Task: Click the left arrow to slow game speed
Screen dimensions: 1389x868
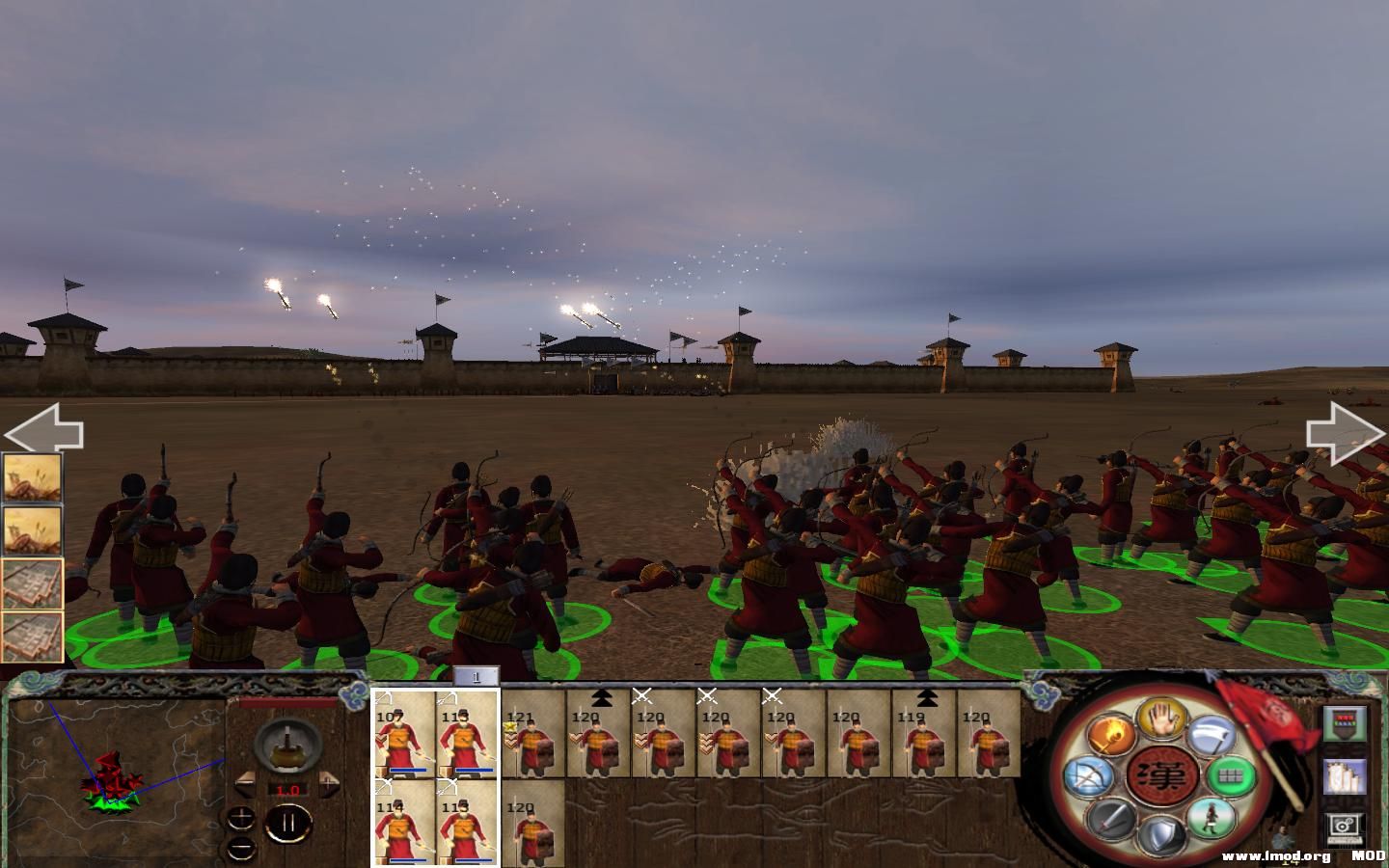Action: 245,782
